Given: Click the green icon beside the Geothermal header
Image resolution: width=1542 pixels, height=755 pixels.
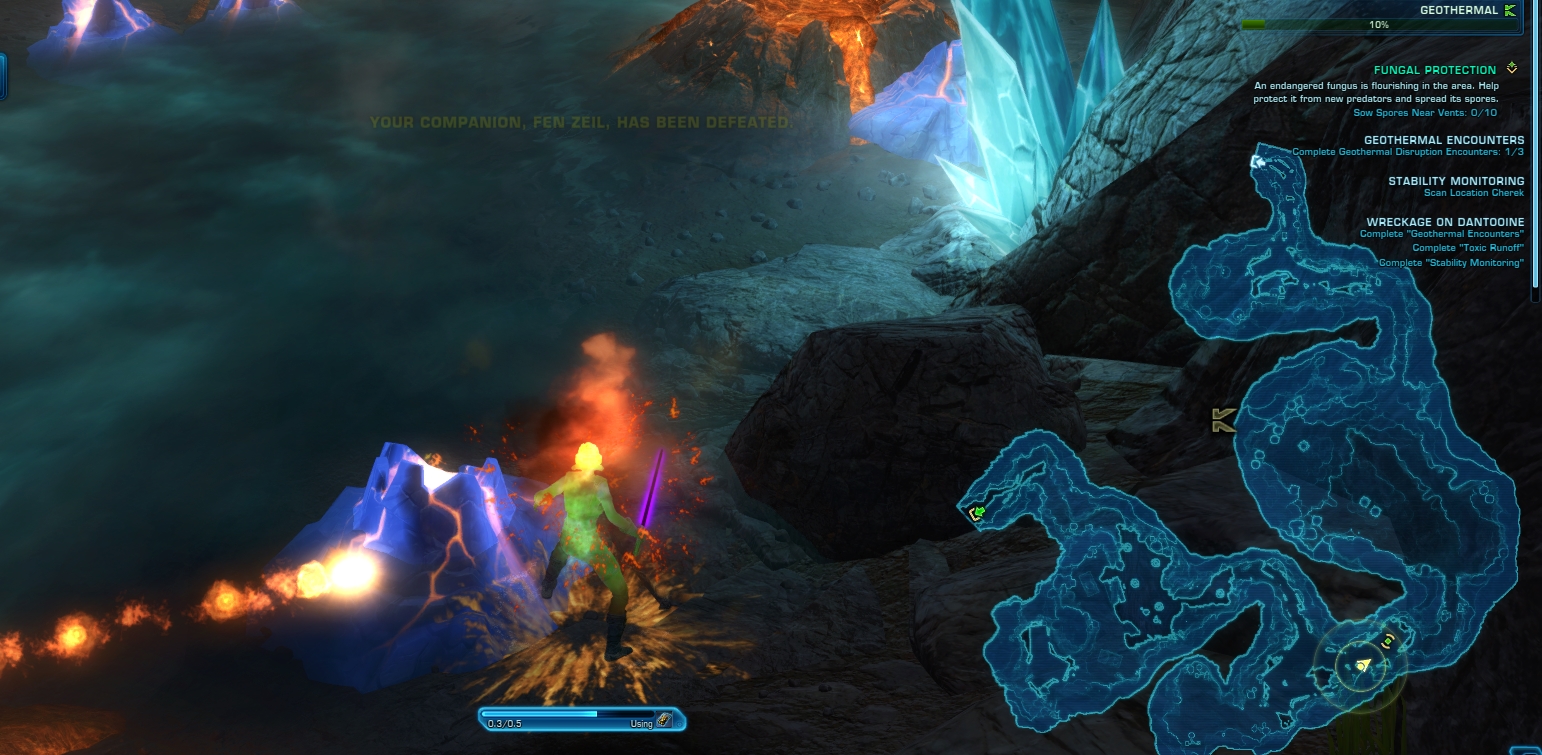Looking at the screenshot, I should 1510,10.
